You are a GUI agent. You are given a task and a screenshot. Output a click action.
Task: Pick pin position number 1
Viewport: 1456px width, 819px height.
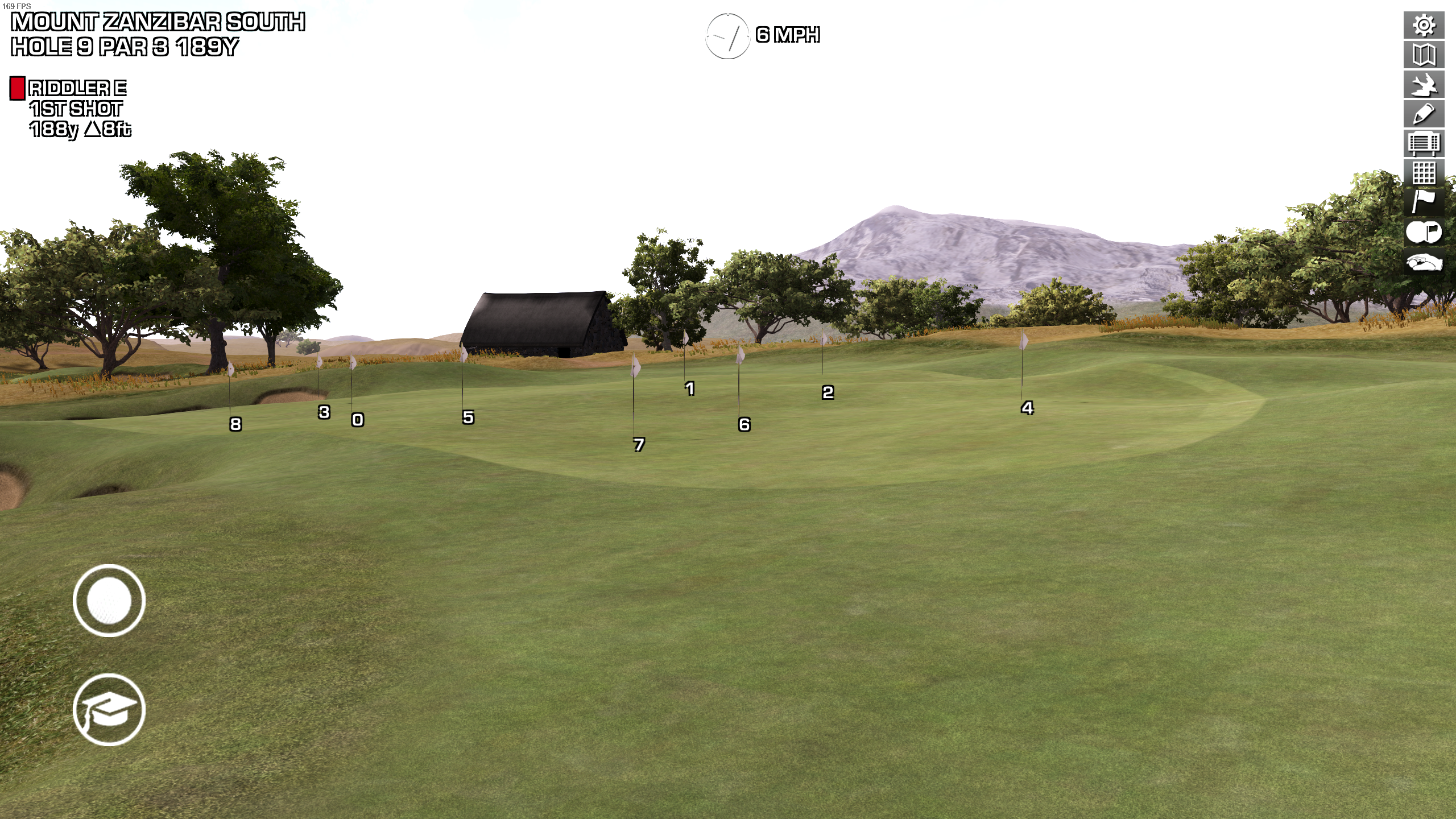(x=690, y=388)
